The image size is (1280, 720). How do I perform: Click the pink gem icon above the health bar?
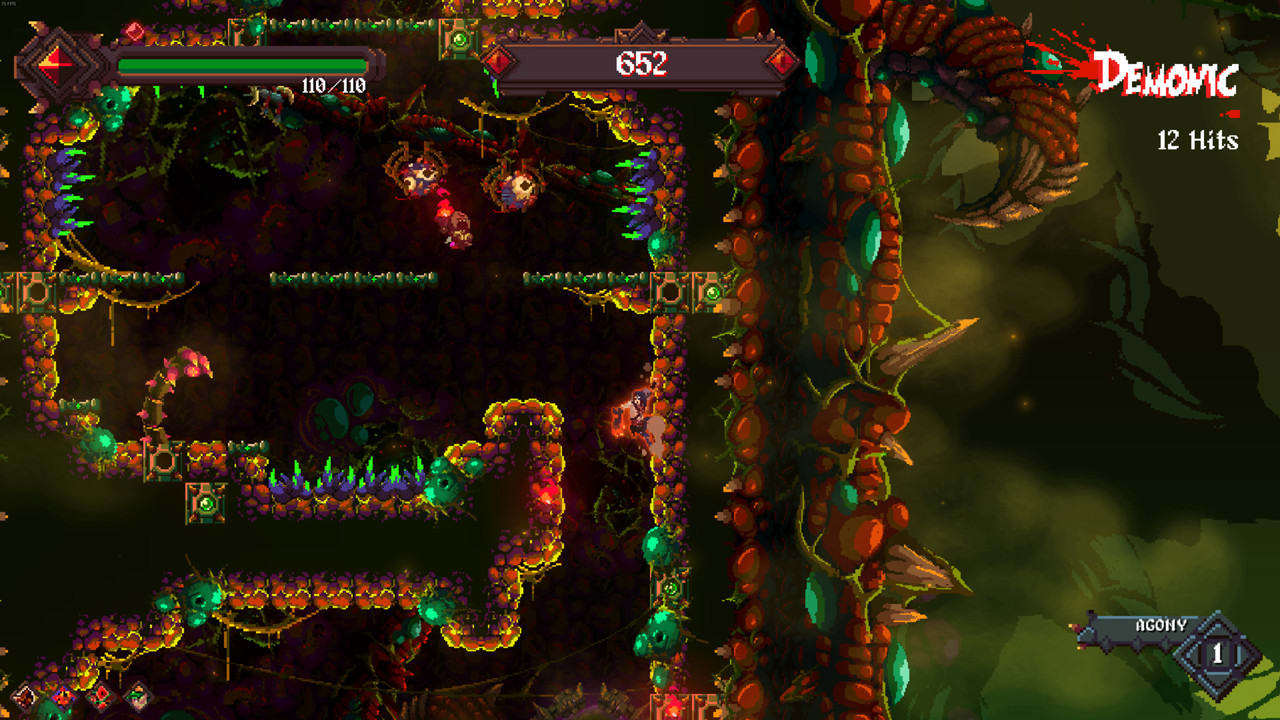click(133, 31)
